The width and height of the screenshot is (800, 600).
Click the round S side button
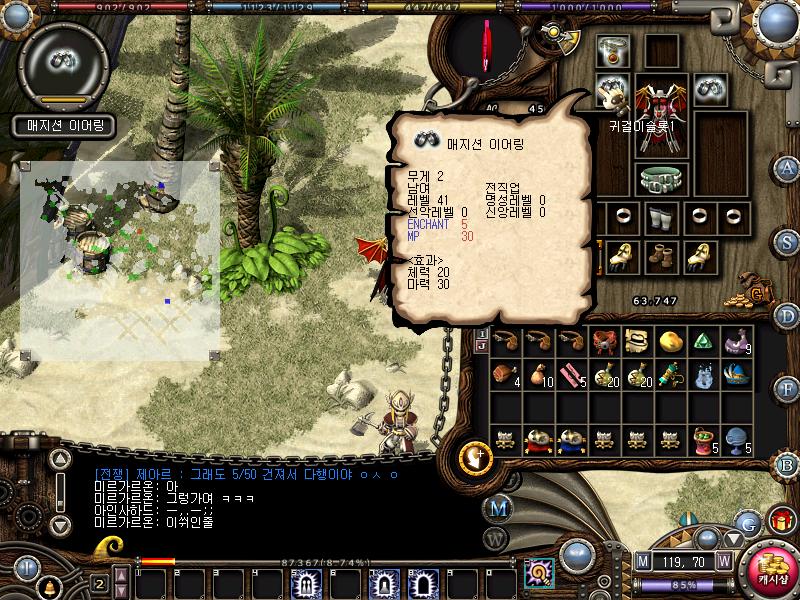[787, 241]
